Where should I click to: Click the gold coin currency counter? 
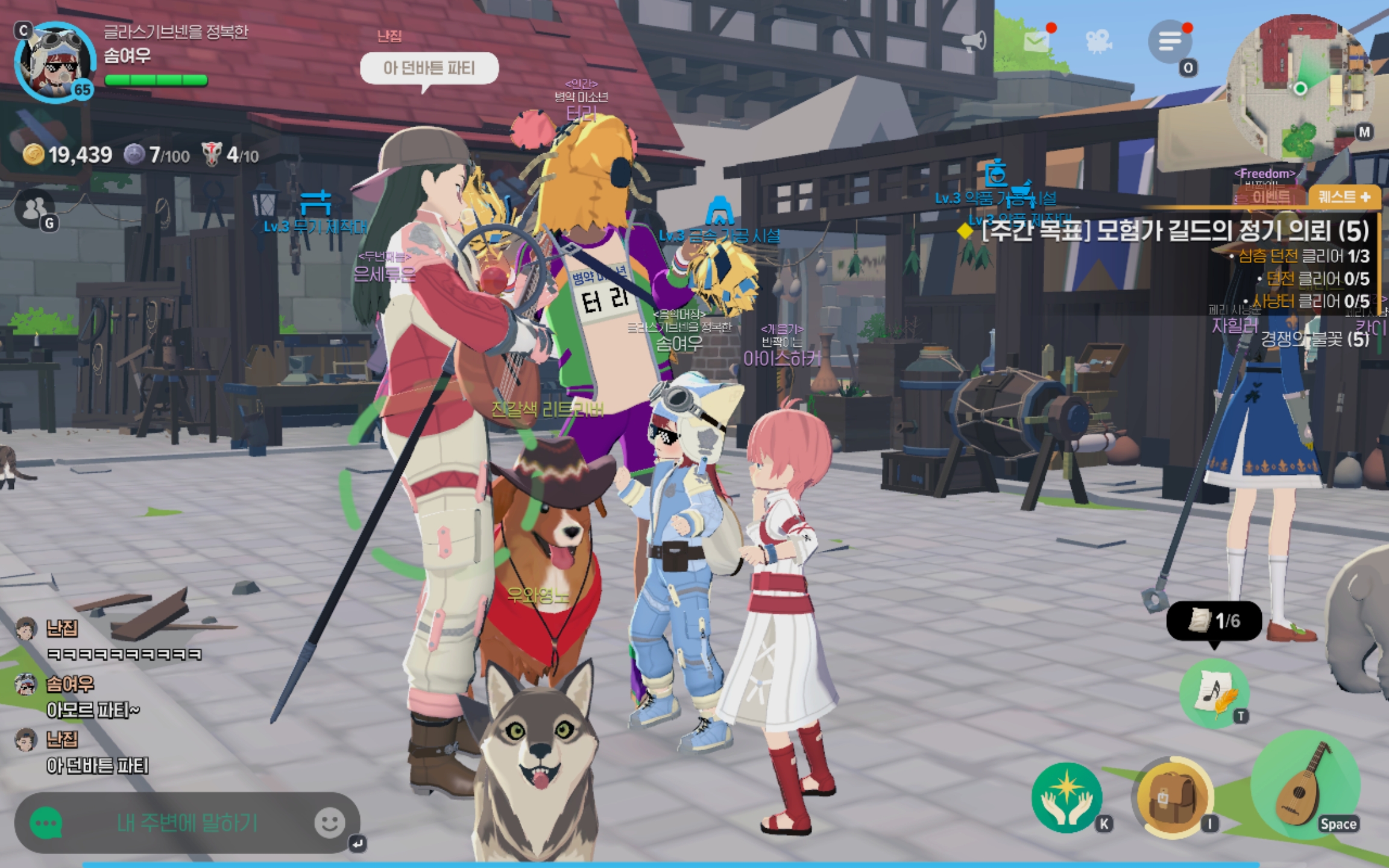tap(68, 156)
